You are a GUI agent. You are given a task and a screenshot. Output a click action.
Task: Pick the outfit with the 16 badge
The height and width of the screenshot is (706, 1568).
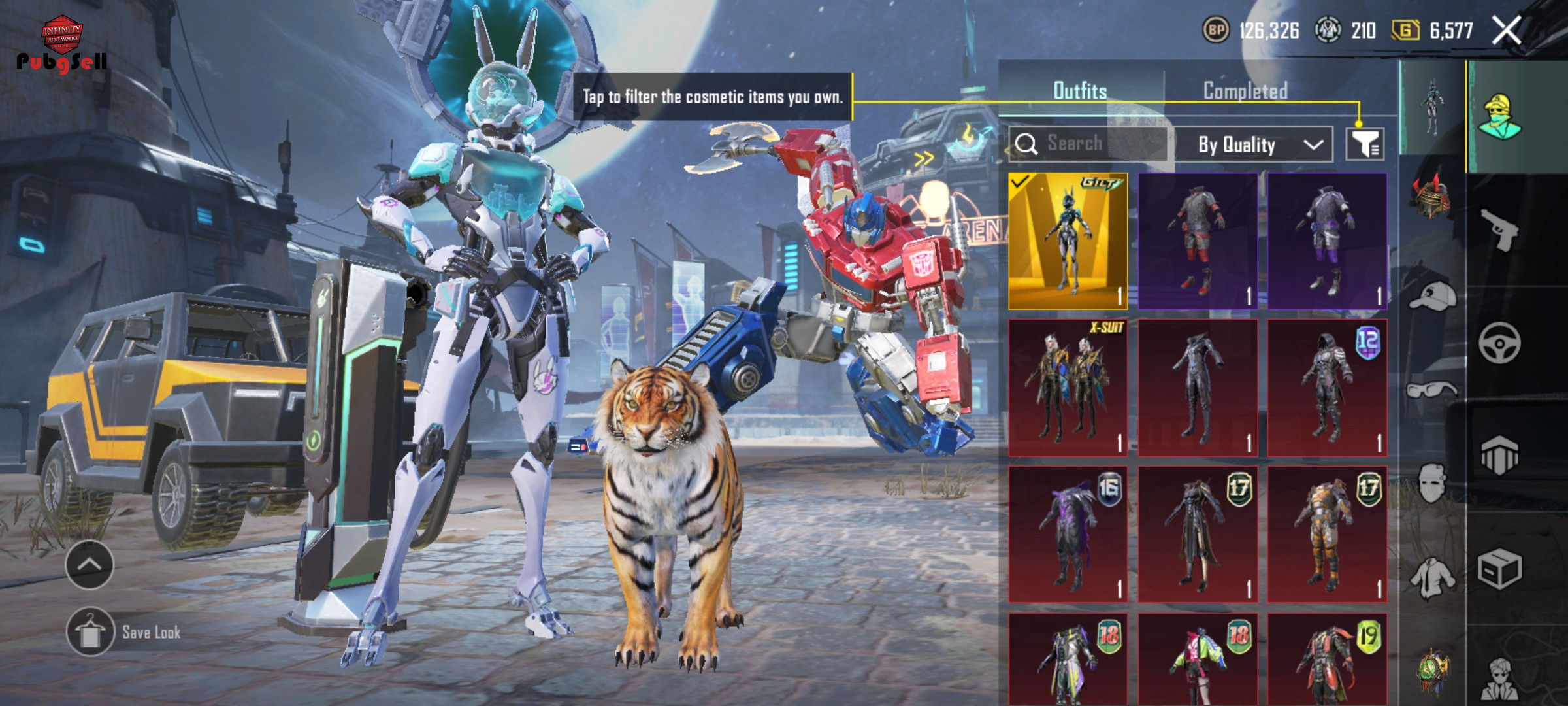[x=1068, y=535]
